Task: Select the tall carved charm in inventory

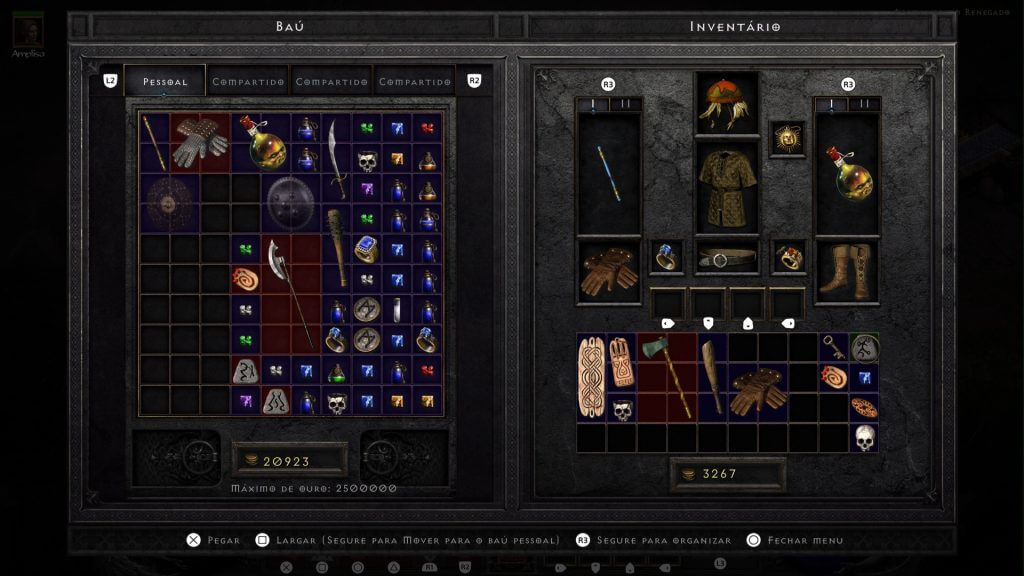Action: pyautogui.click(x=591, y=378)
